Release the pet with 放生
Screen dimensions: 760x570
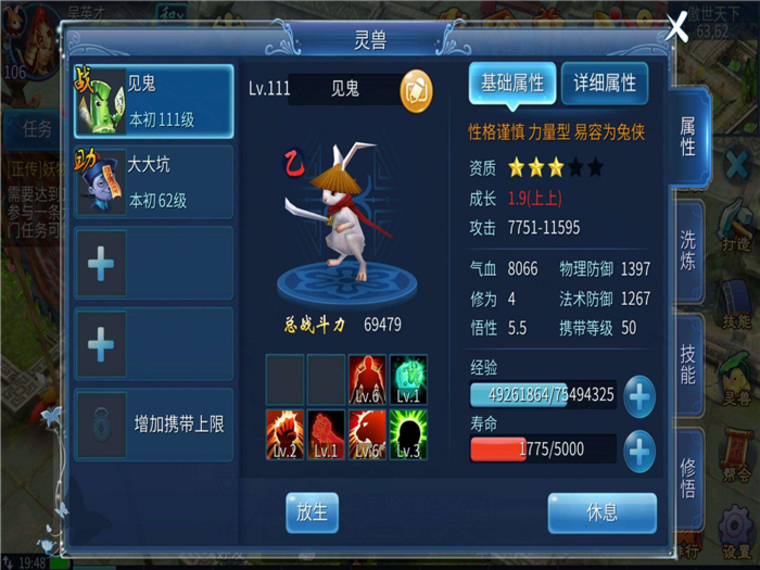coord(312,512)
